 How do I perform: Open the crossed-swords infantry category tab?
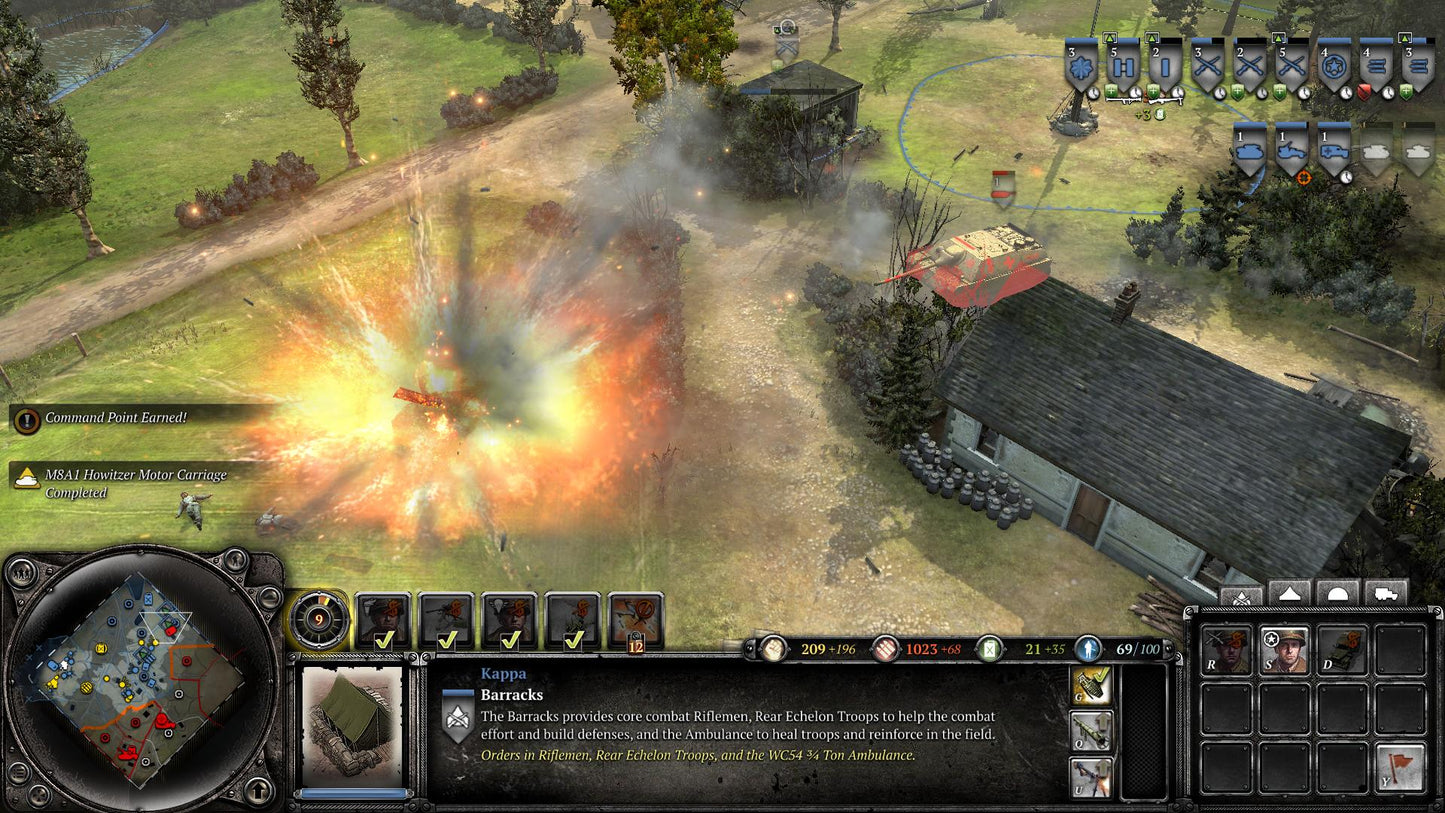click(x=1241, y=595)
